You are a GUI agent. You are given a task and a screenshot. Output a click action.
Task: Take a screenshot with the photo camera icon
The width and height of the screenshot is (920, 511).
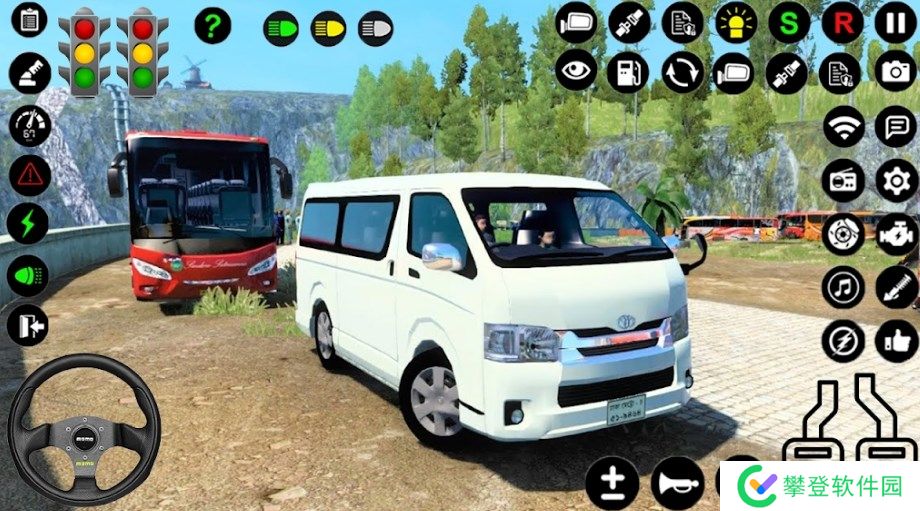pyautogui.click(x=895, y=72)
